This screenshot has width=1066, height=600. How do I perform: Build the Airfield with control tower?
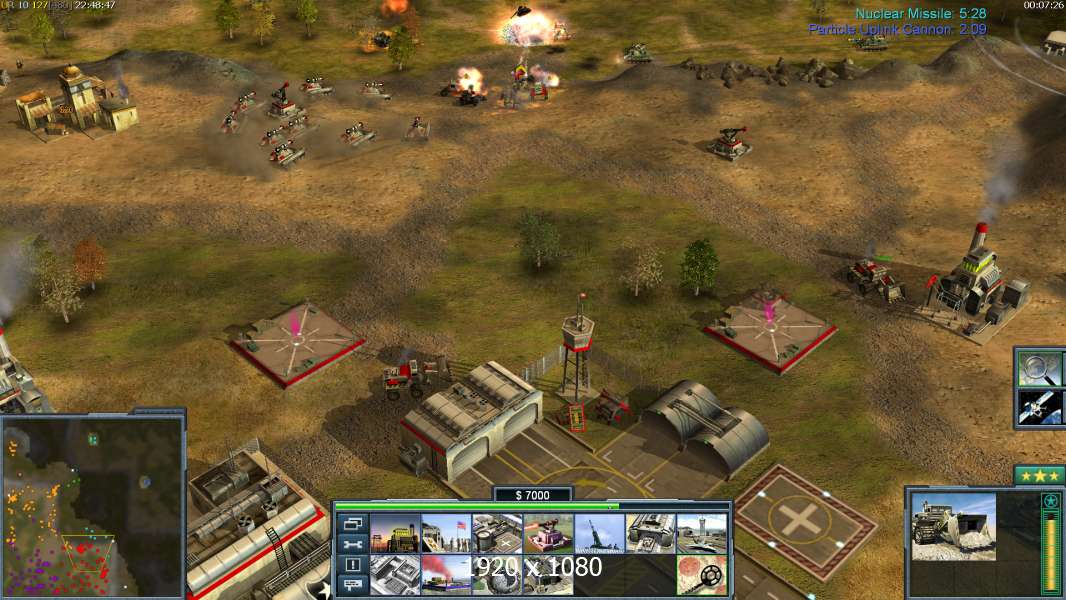701,533
